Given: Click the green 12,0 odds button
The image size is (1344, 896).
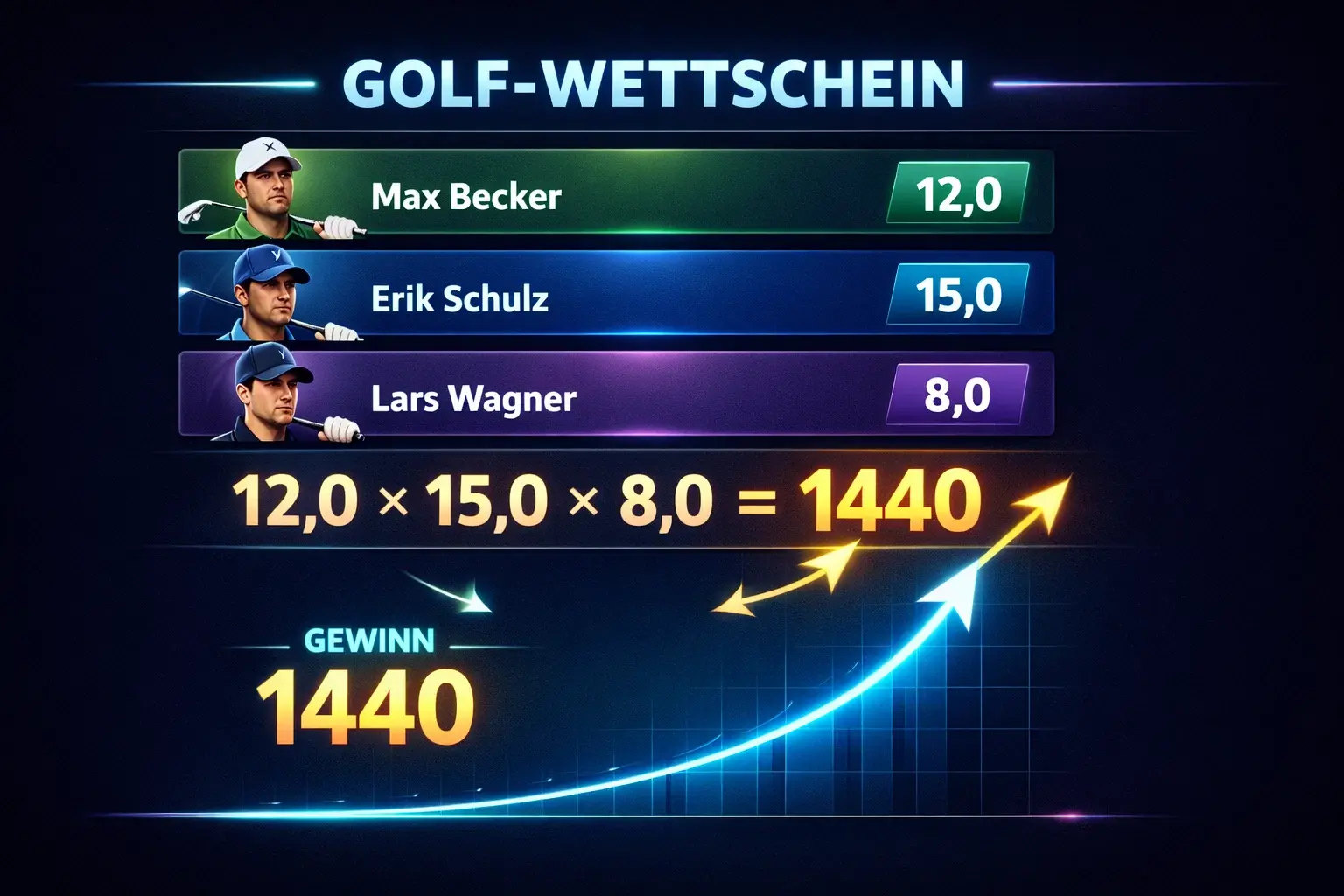Looking at the screenshot, I should (958, 193).
